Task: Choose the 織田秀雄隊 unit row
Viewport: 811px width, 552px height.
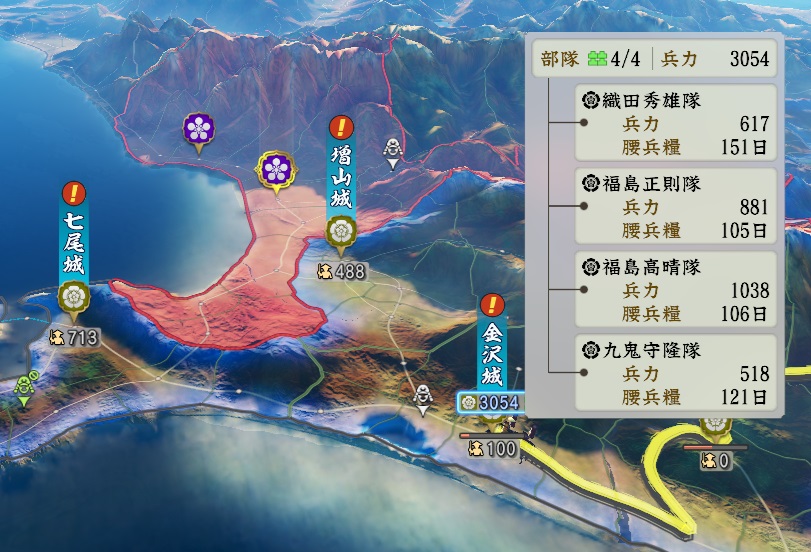Action: pyautogui.click(x=676, y=123)
